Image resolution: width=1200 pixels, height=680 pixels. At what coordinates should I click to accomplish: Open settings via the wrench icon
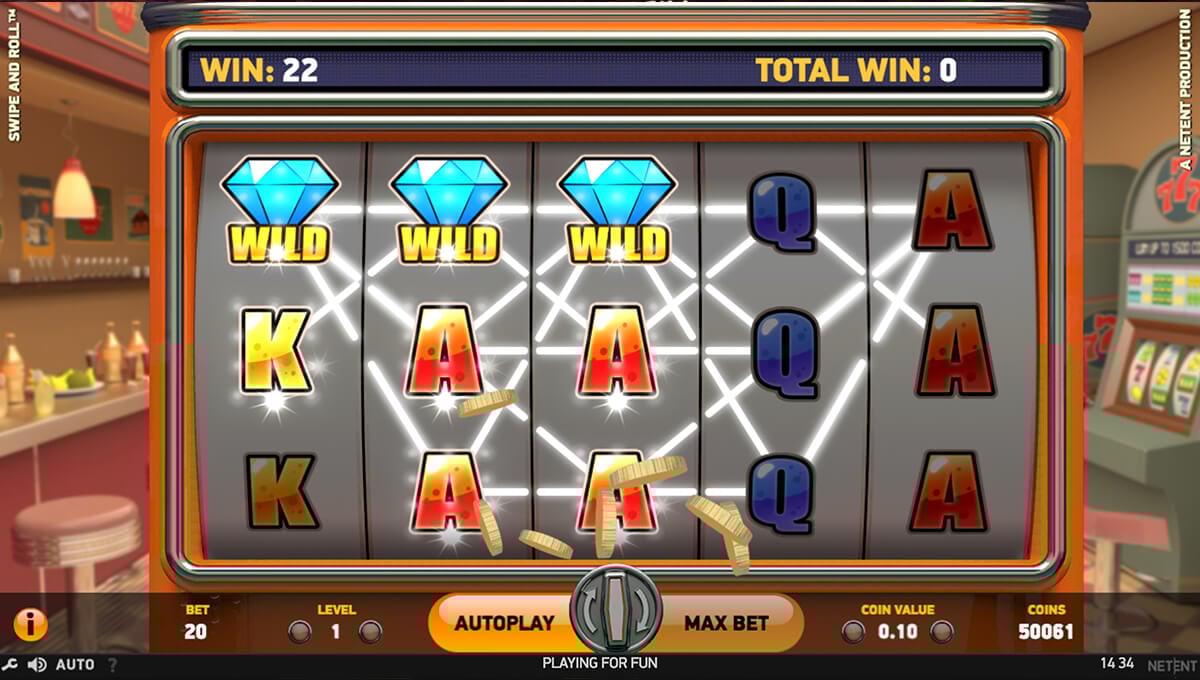pyautogui.click(x=11, y=664)
